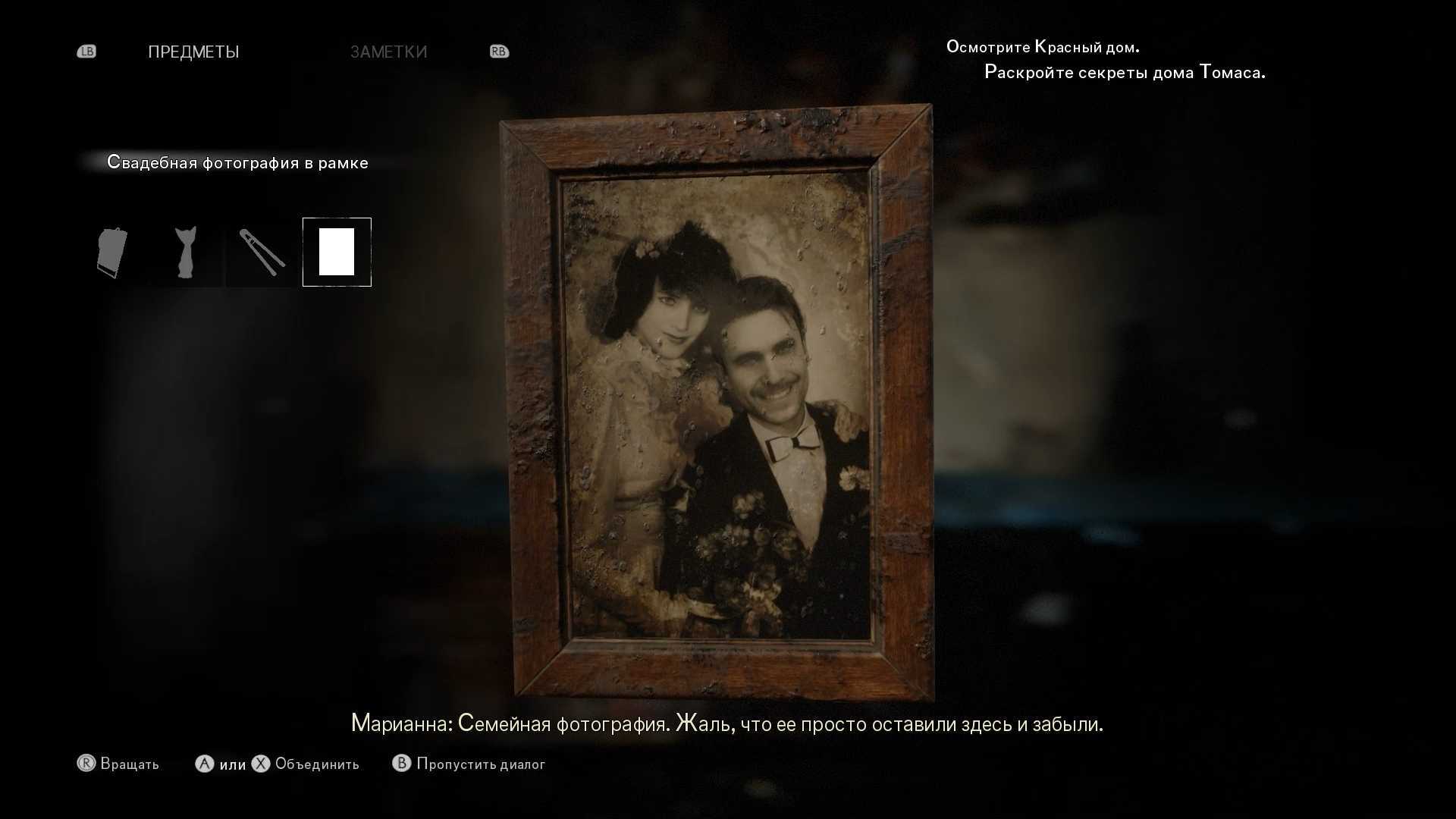Choose Пропустить диалог to skip dialogue
Image resolution: width=1456 pixels, height=819 pixels.
click(x=480, y=764)
